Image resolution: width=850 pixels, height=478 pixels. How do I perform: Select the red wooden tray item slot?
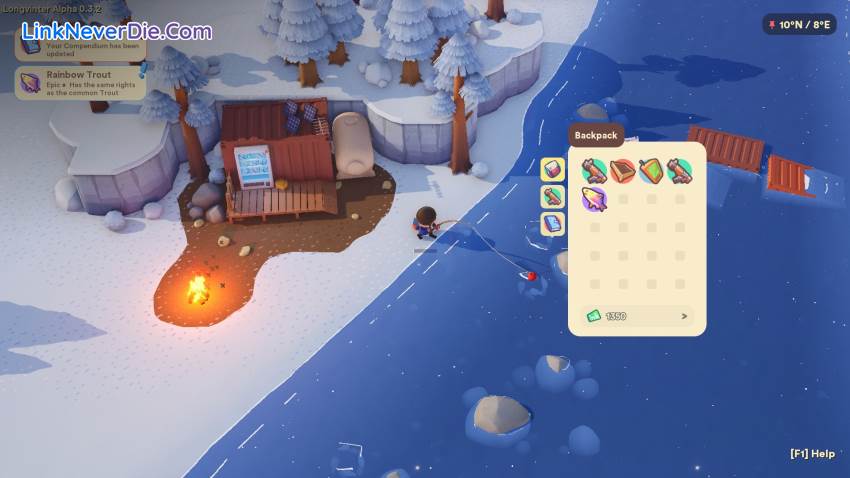pyautogui.click(x=623, y=171)
